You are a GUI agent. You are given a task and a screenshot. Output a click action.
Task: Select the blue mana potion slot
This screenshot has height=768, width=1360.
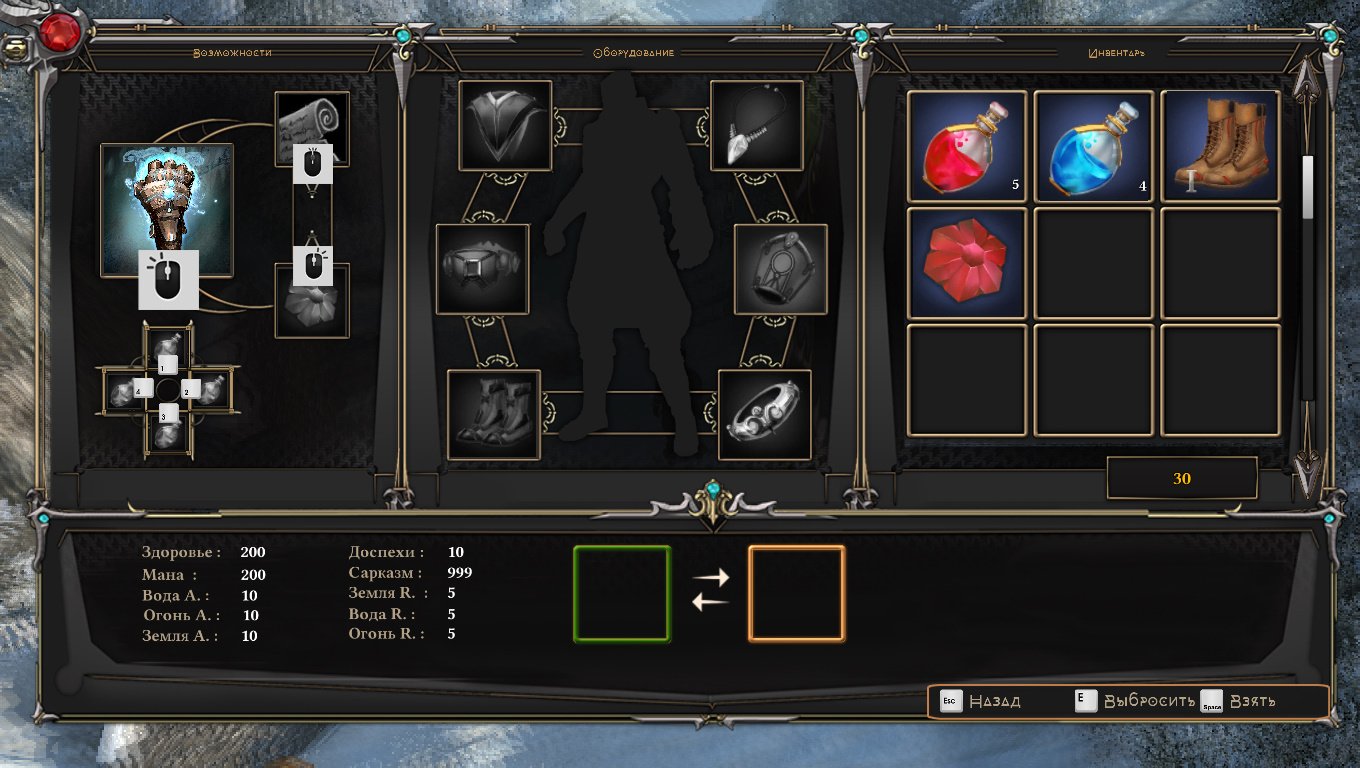click(1094, 147)
